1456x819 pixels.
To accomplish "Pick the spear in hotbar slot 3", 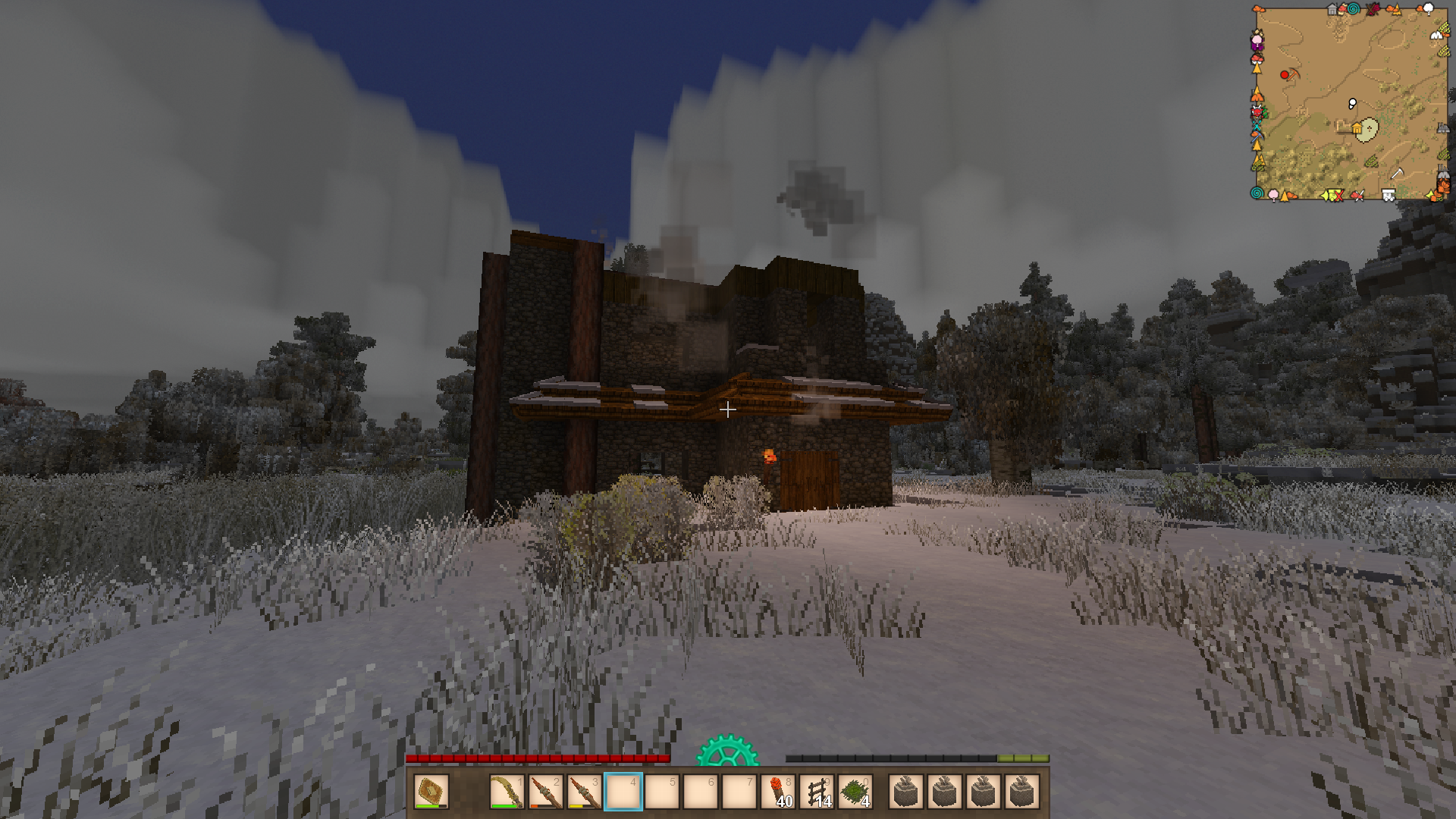I will [x=584, y=792].
